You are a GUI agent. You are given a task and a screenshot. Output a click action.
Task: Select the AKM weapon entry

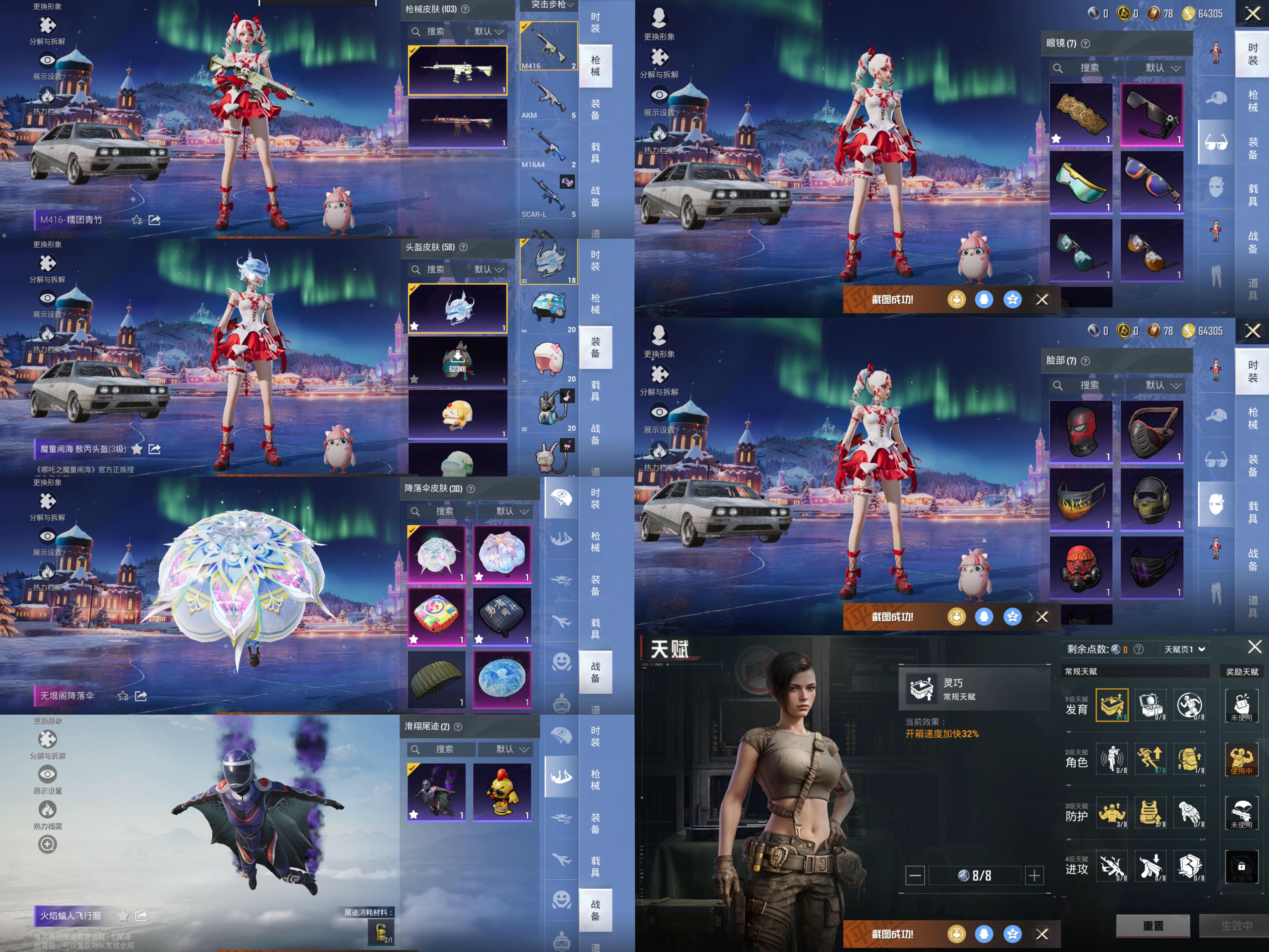point(548,98)
